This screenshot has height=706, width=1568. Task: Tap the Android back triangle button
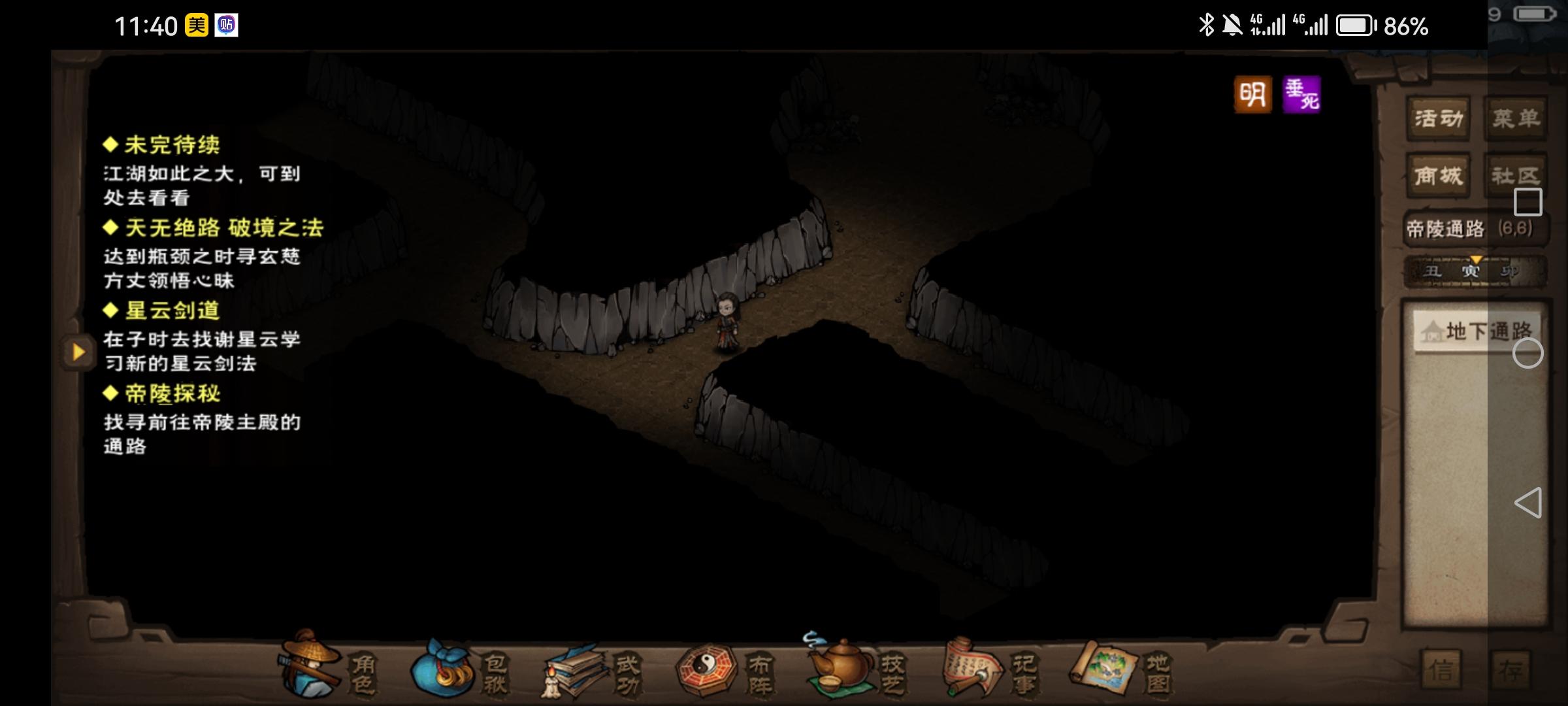pos(1527,503)
